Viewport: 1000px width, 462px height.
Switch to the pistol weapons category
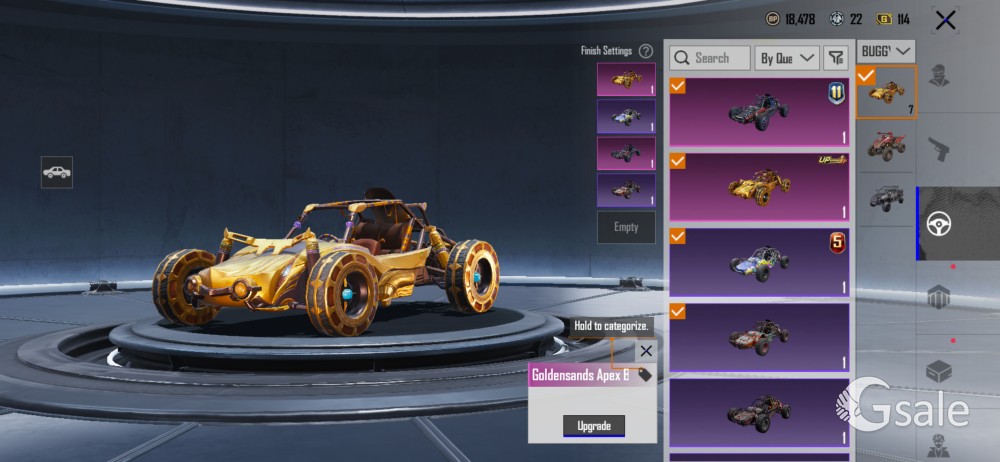[938, 150]
